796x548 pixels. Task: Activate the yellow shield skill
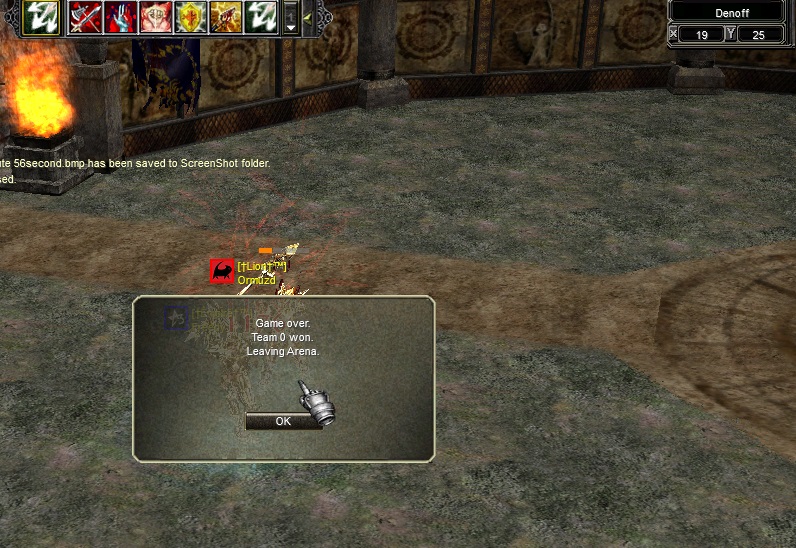[x=190, y=17]
